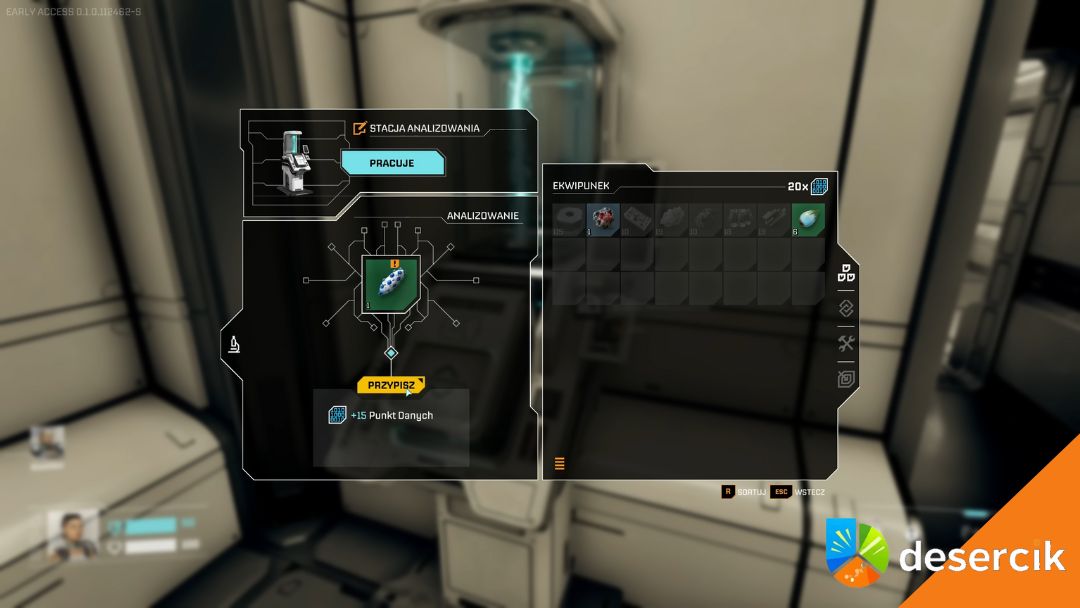Switch to the crossed tools crafting tab
Image resolution: width=1080 pixels, height=608 pixels.
click(x=846, y=344)
